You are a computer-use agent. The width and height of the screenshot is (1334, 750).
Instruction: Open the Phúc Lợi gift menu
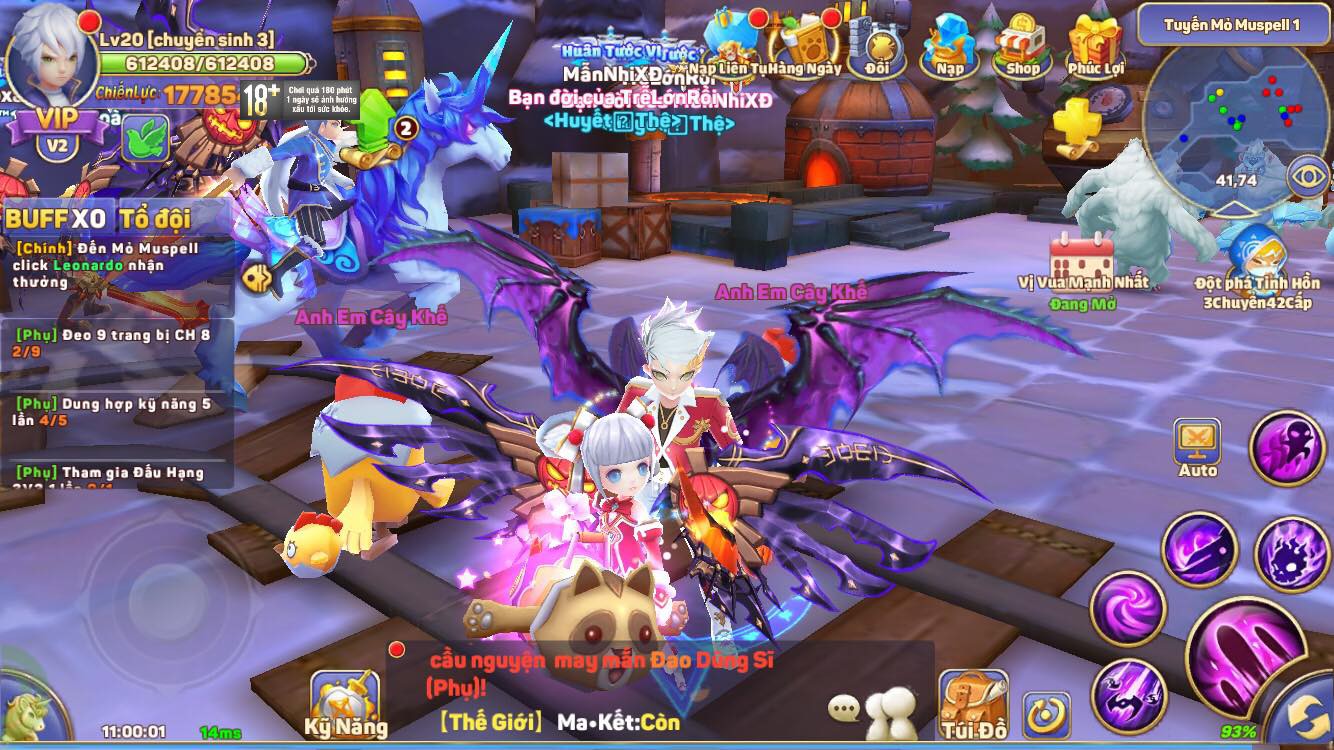click(1095, 45)
